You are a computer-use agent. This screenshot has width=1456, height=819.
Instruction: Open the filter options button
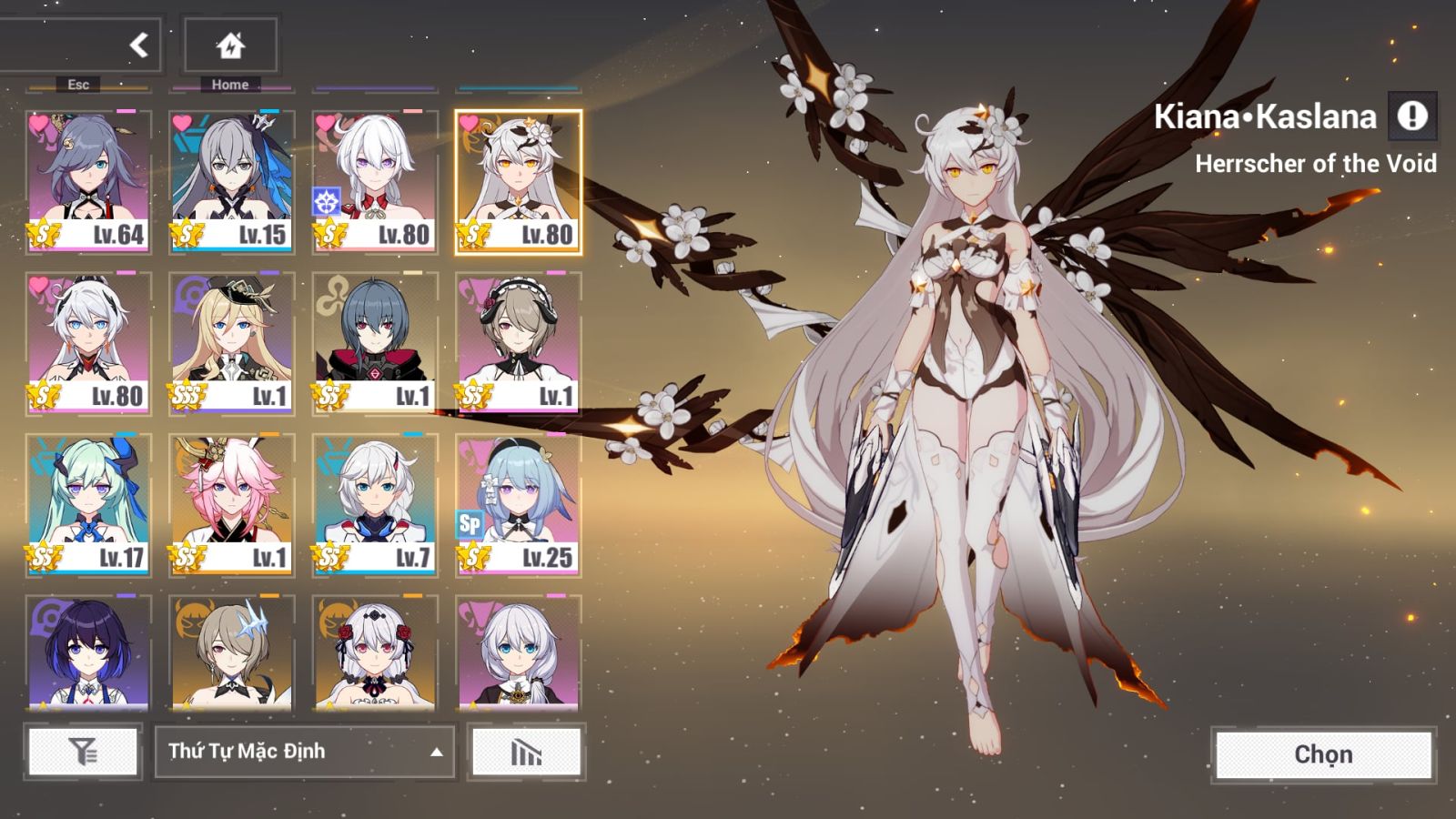click(x=83, y=752)
